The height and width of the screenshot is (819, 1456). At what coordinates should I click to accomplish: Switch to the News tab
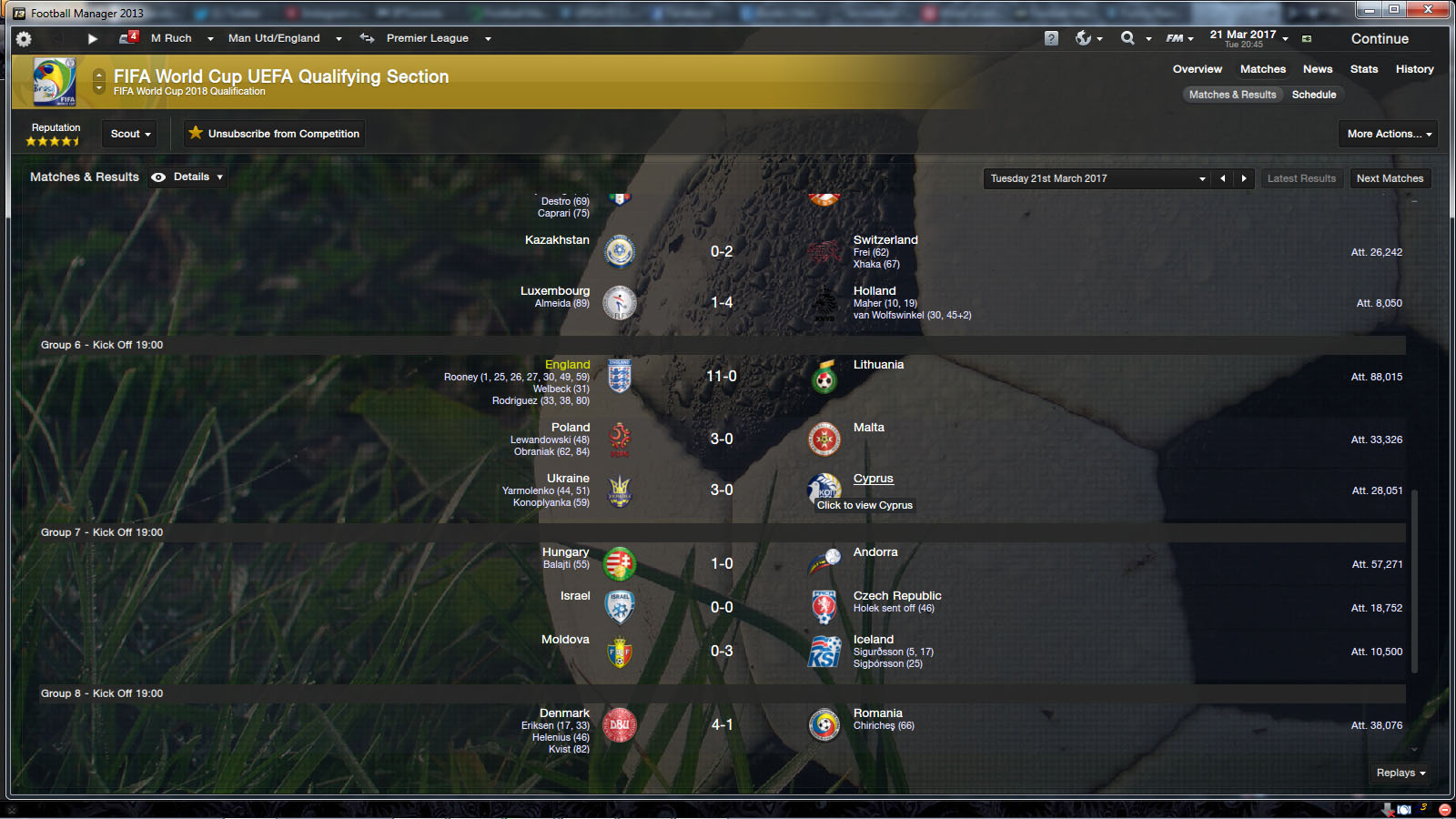tap(1317, 69)
